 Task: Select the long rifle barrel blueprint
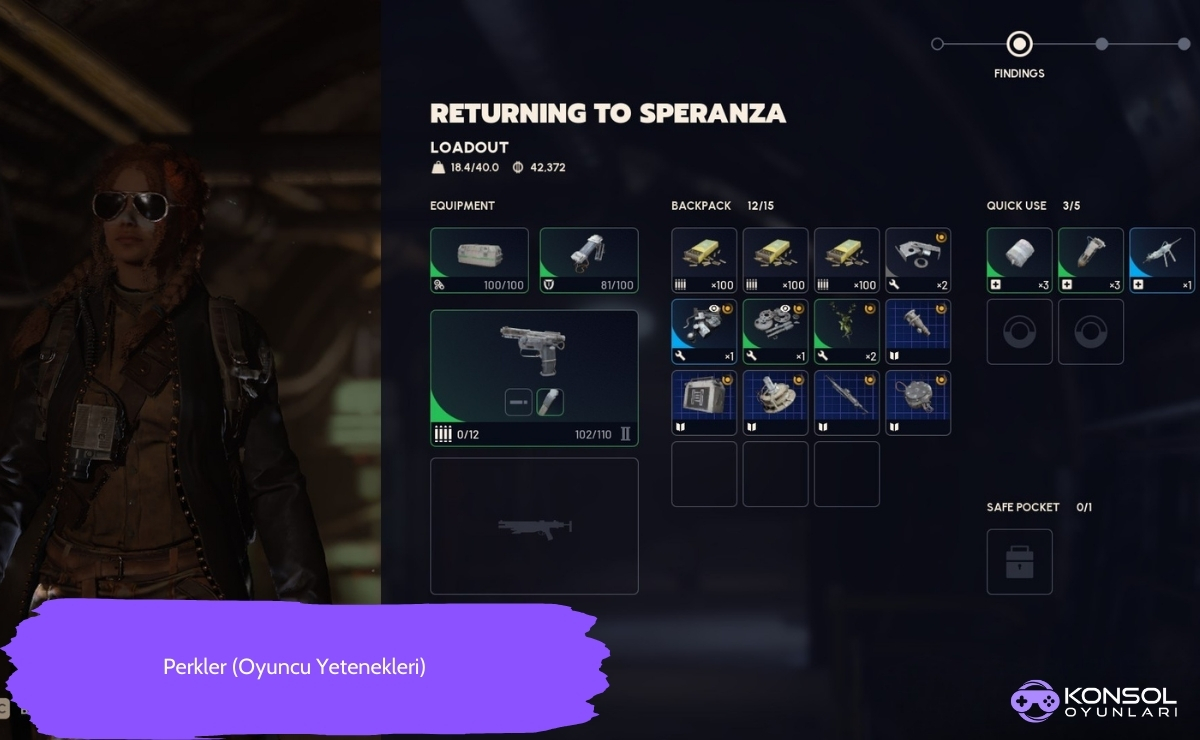[x=847, y=402]
